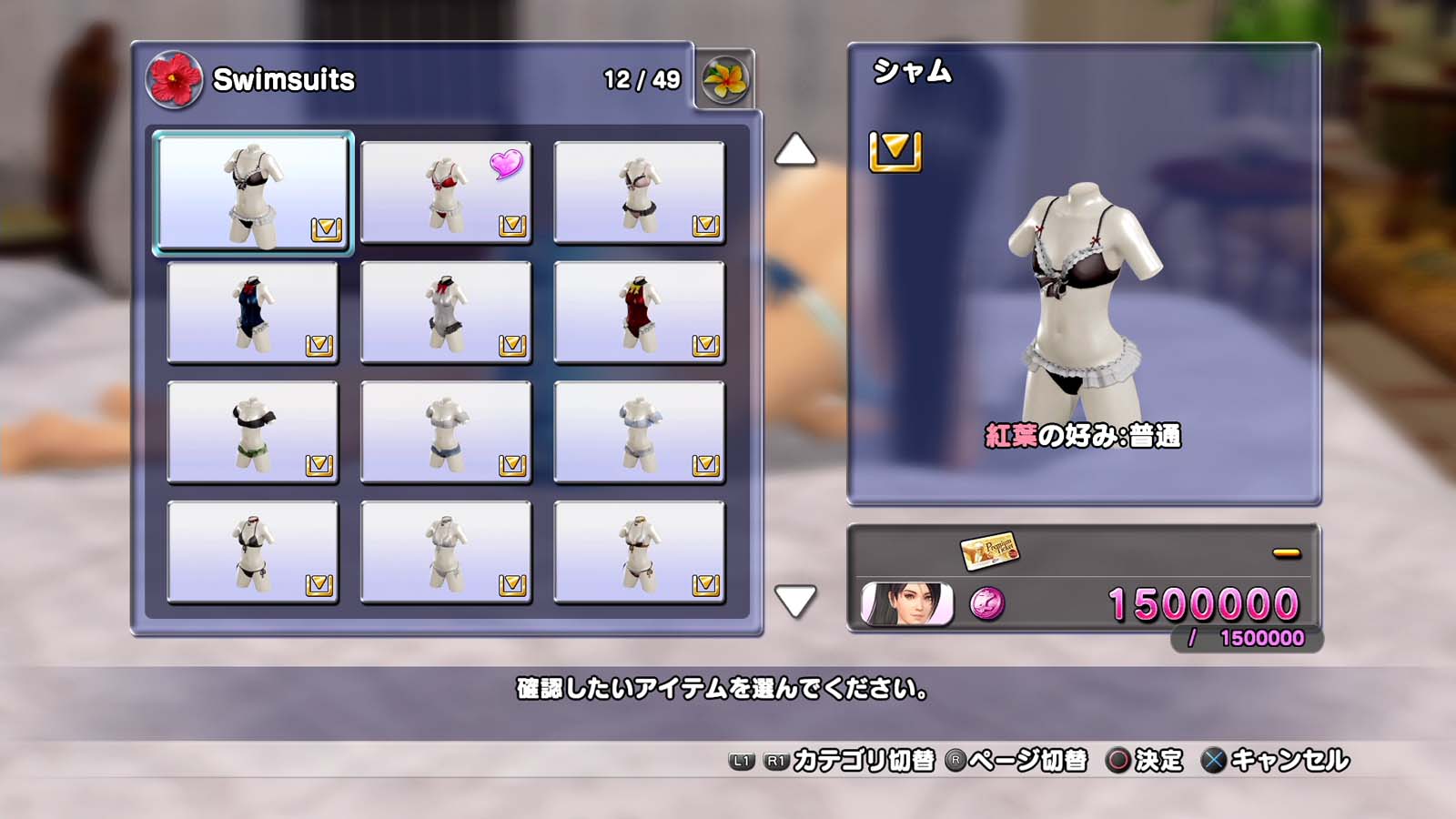
Task: Select the all-white string bikini tile
Action: (446, 552)
